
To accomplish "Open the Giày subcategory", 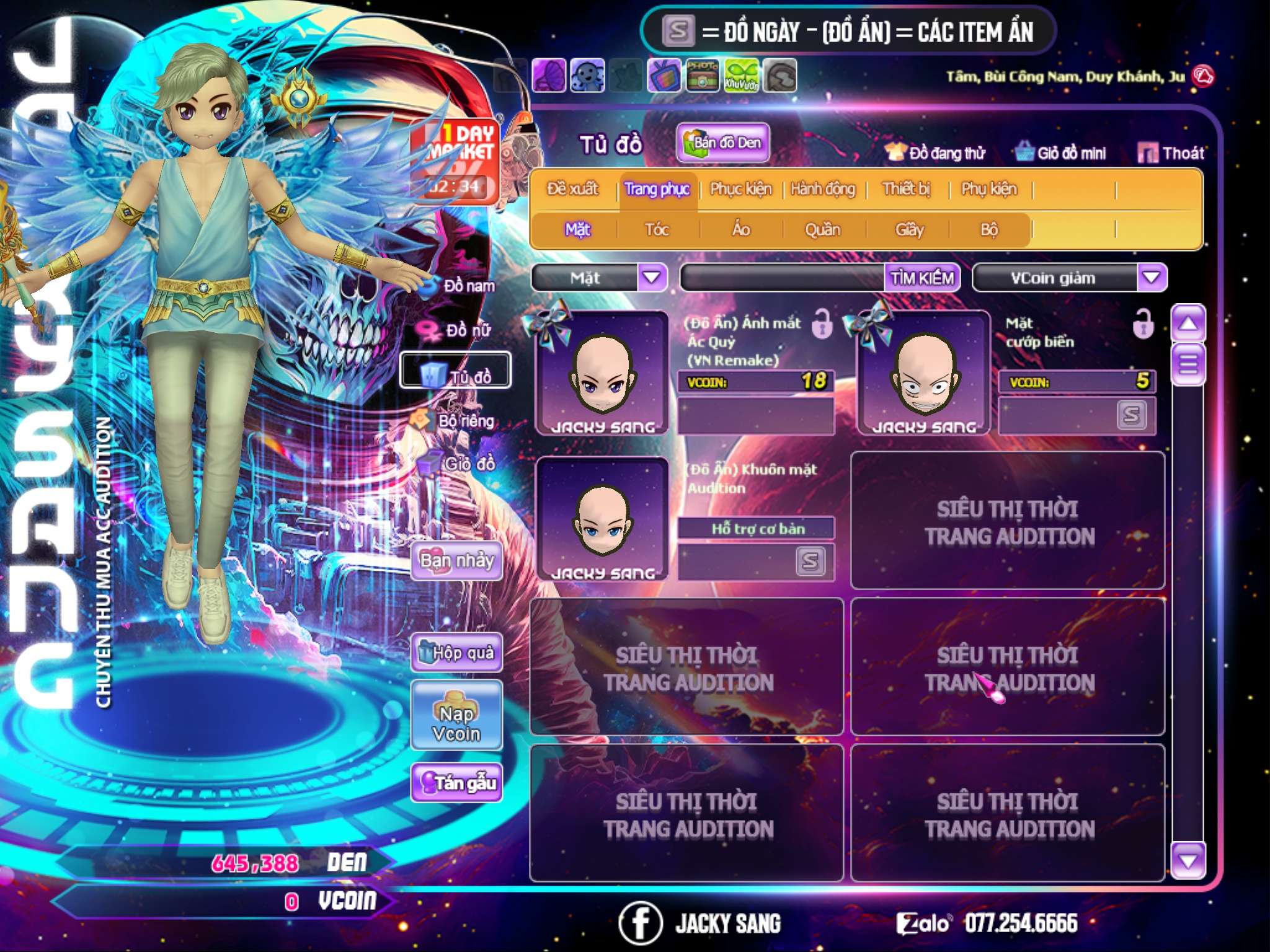I will 909,230.
